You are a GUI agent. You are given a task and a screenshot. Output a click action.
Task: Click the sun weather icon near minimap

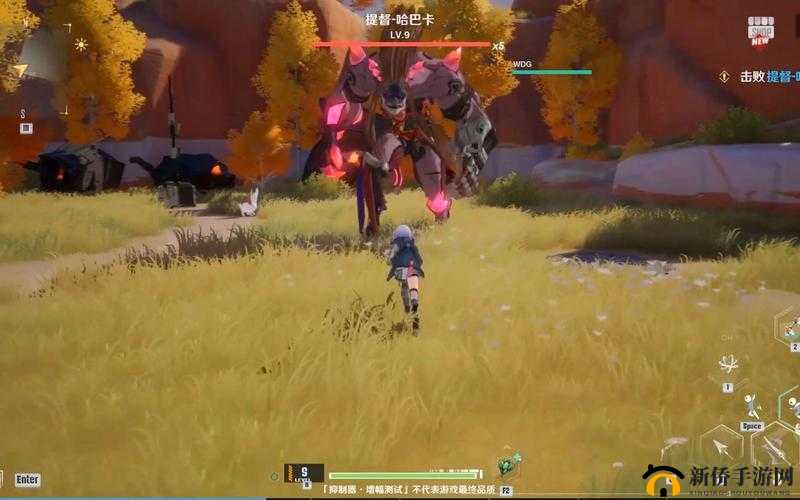tap(81, 45)
